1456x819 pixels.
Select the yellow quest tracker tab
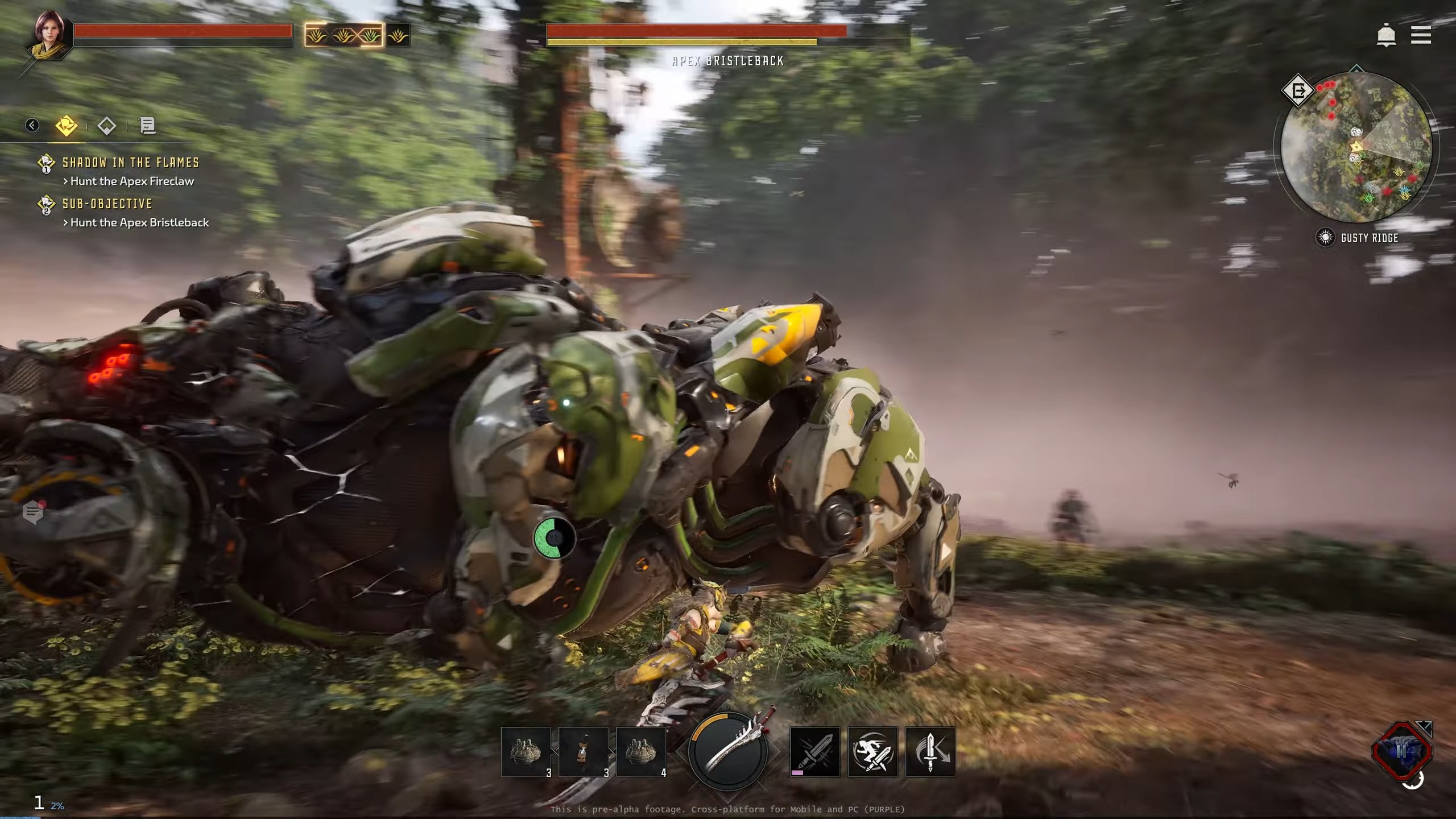[67, 125]
